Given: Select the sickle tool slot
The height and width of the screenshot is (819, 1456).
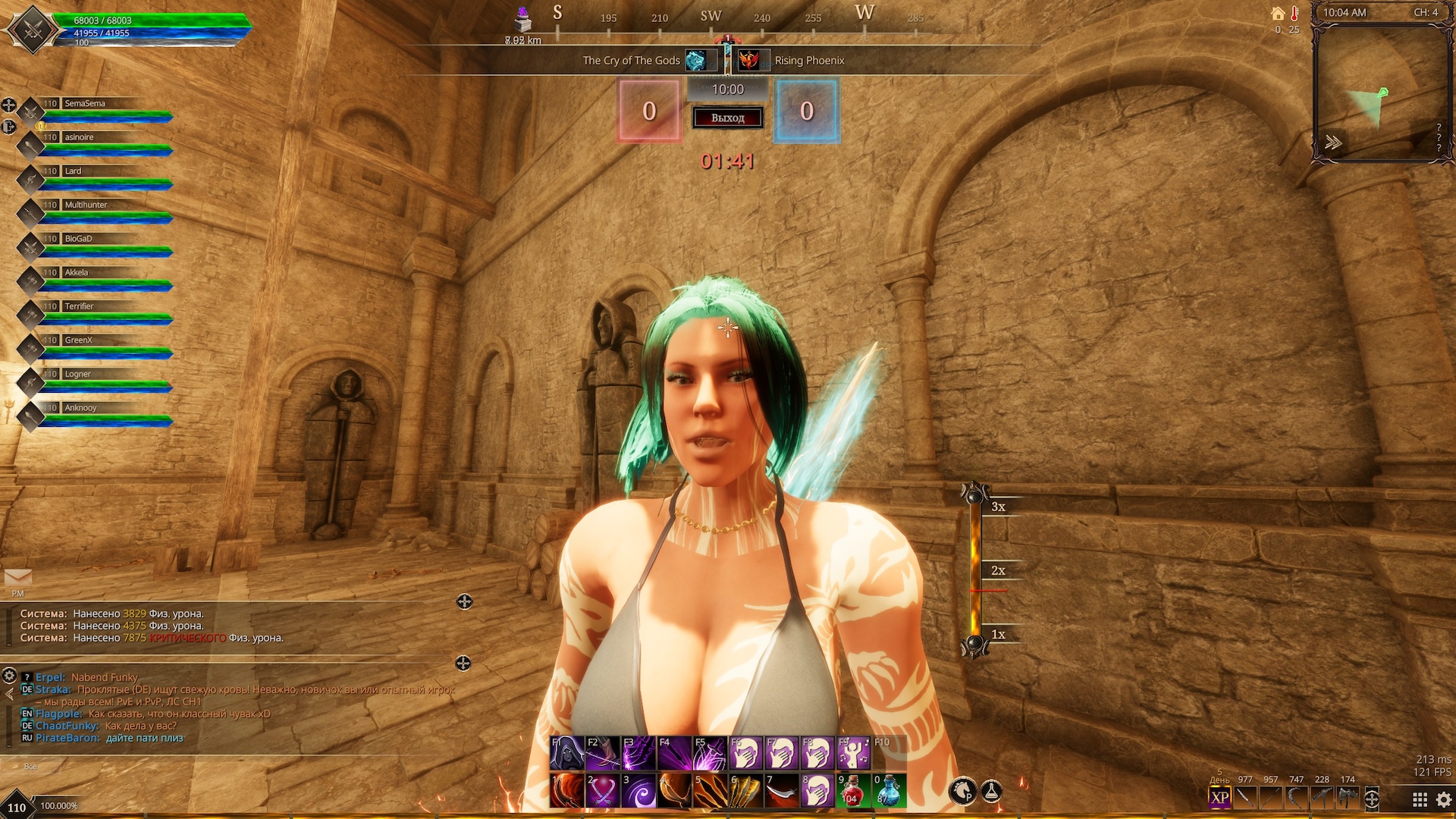Looking at the screenshot, I should point(1296,798).
